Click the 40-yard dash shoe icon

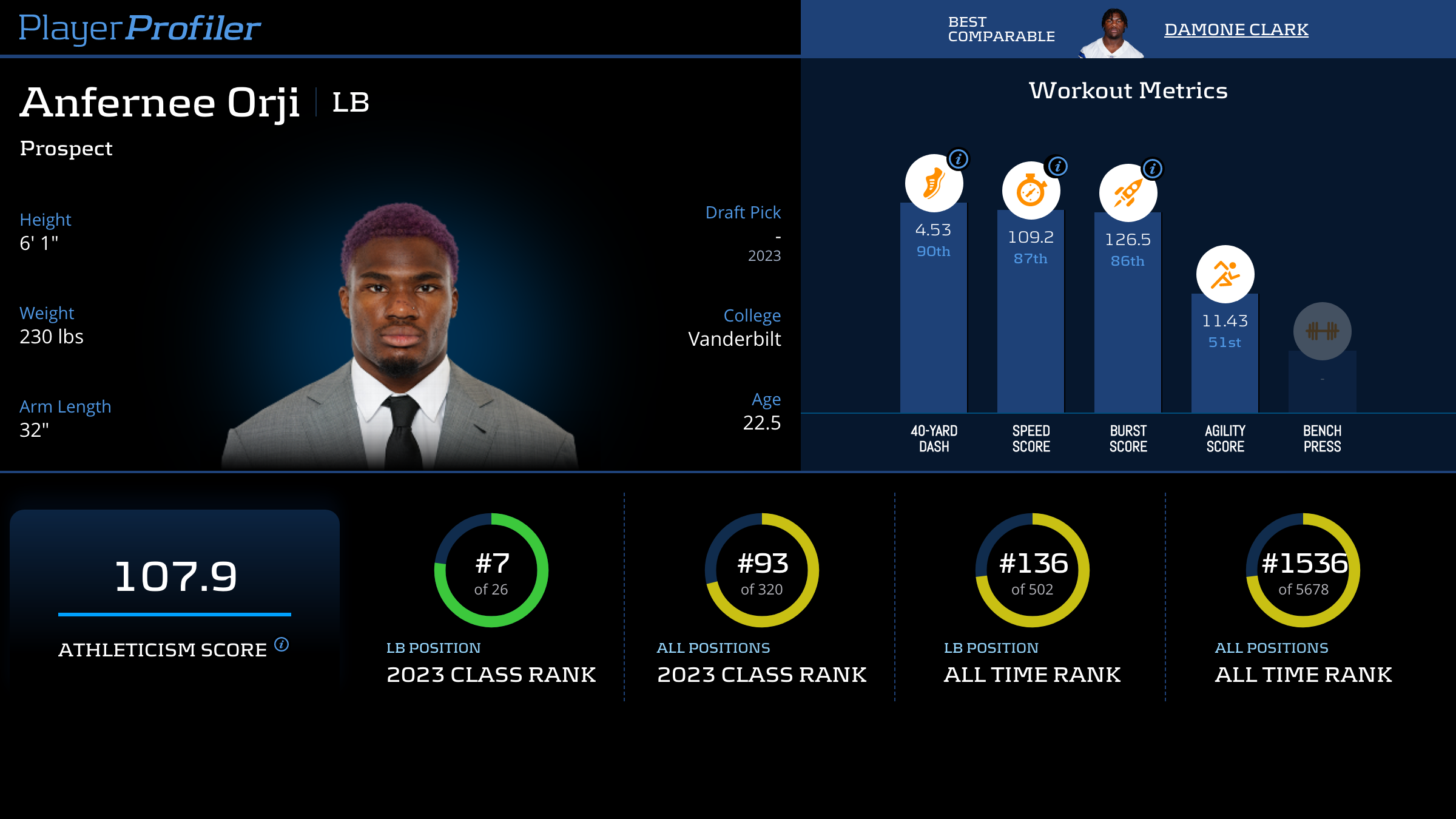point(934,183)
